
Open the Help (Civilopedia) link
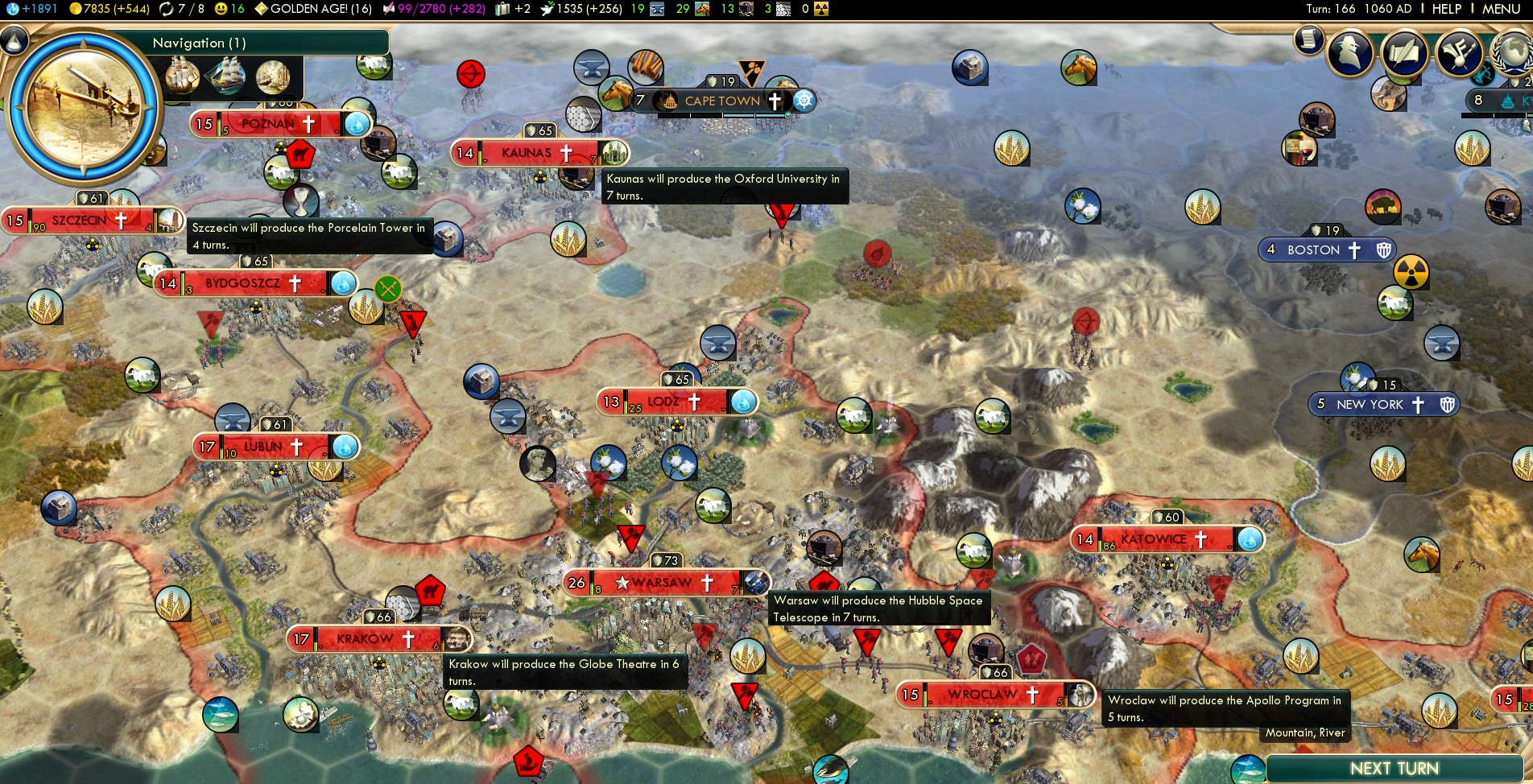(1446, 9)
